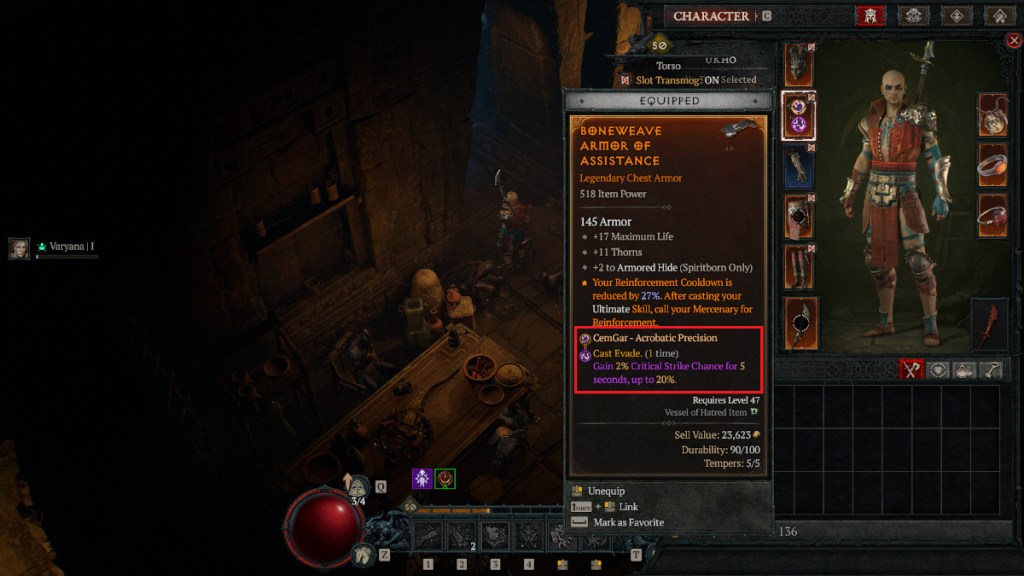Use the healing potion icon
1024x576 pixels.
pos(359,487)
